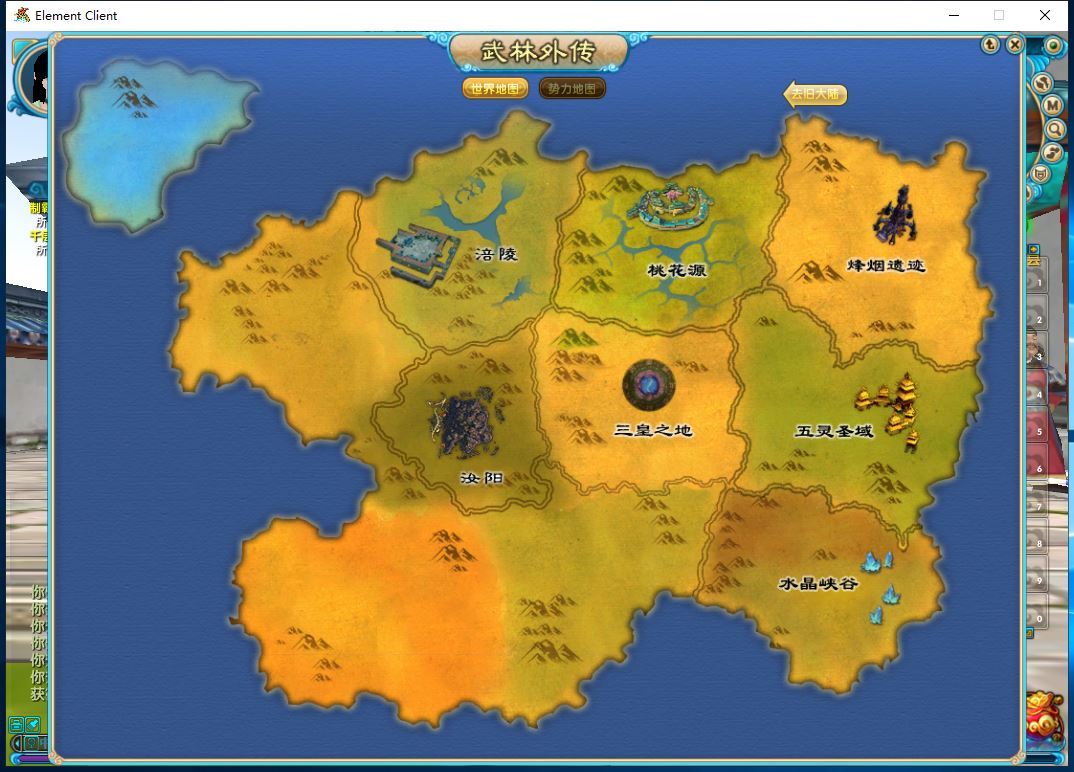Viewport: 1074px width, 772px height.
Task: Close the Element Client window
Action: tap(1045, 15)
